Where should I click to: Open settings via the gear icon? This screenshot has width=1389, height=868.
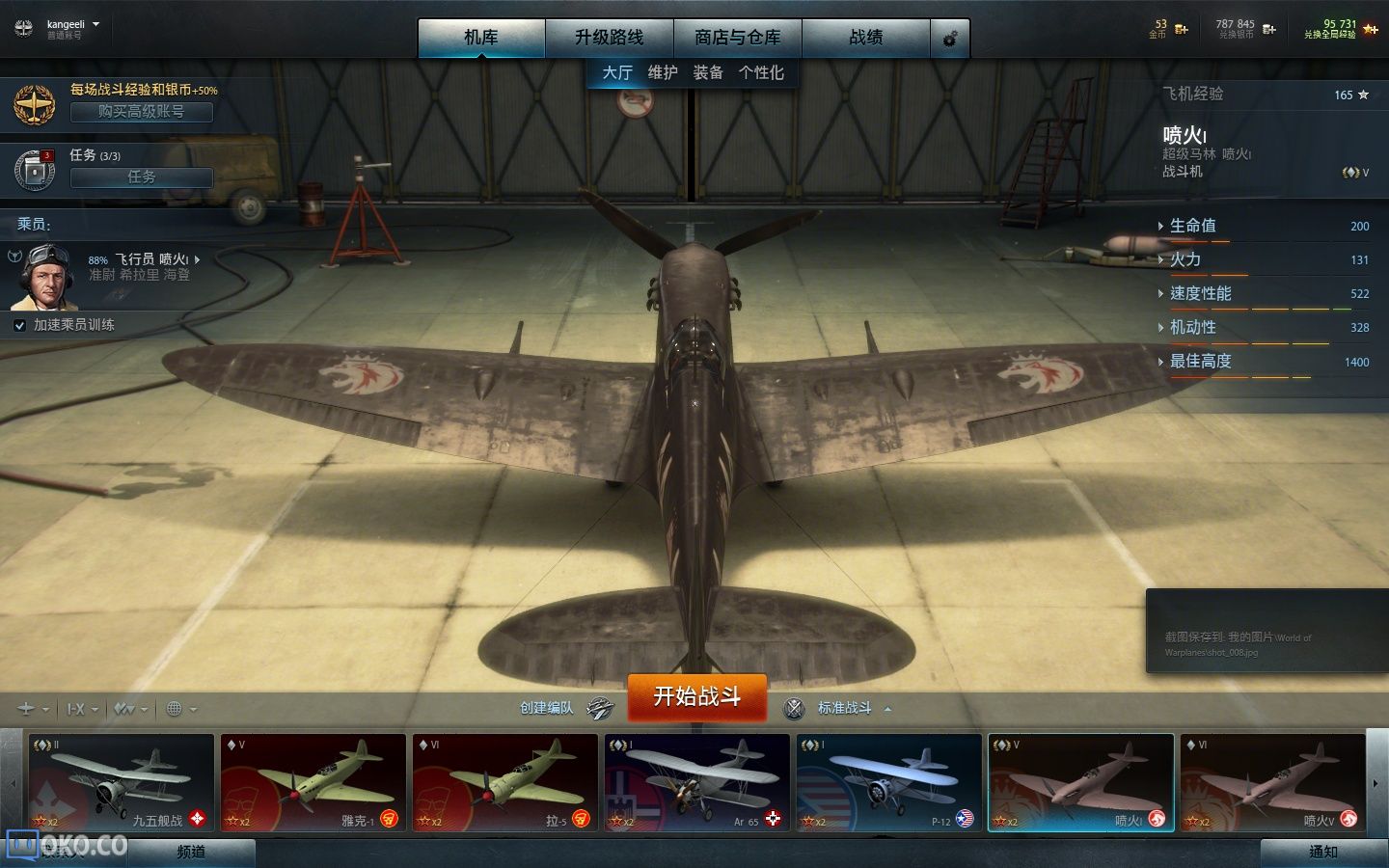click(949, 39)
